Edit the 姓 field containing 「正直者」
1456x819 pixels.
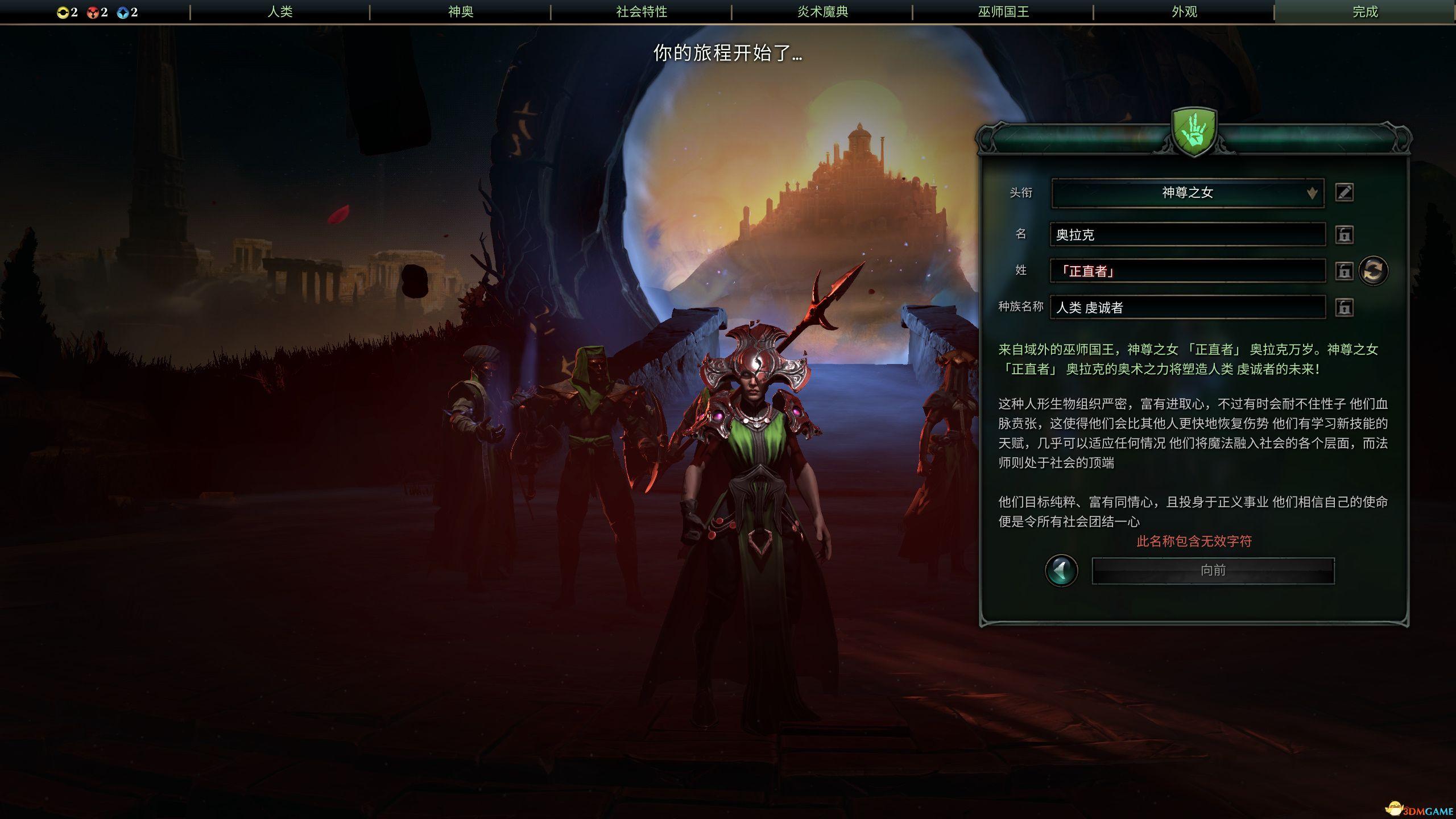(1188, 271)
